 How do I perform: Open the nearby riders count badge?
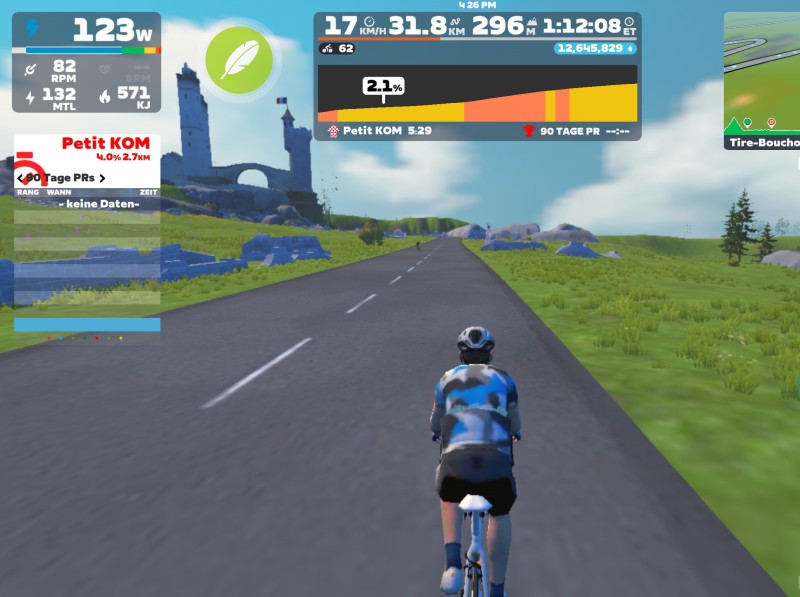point(338,48)
